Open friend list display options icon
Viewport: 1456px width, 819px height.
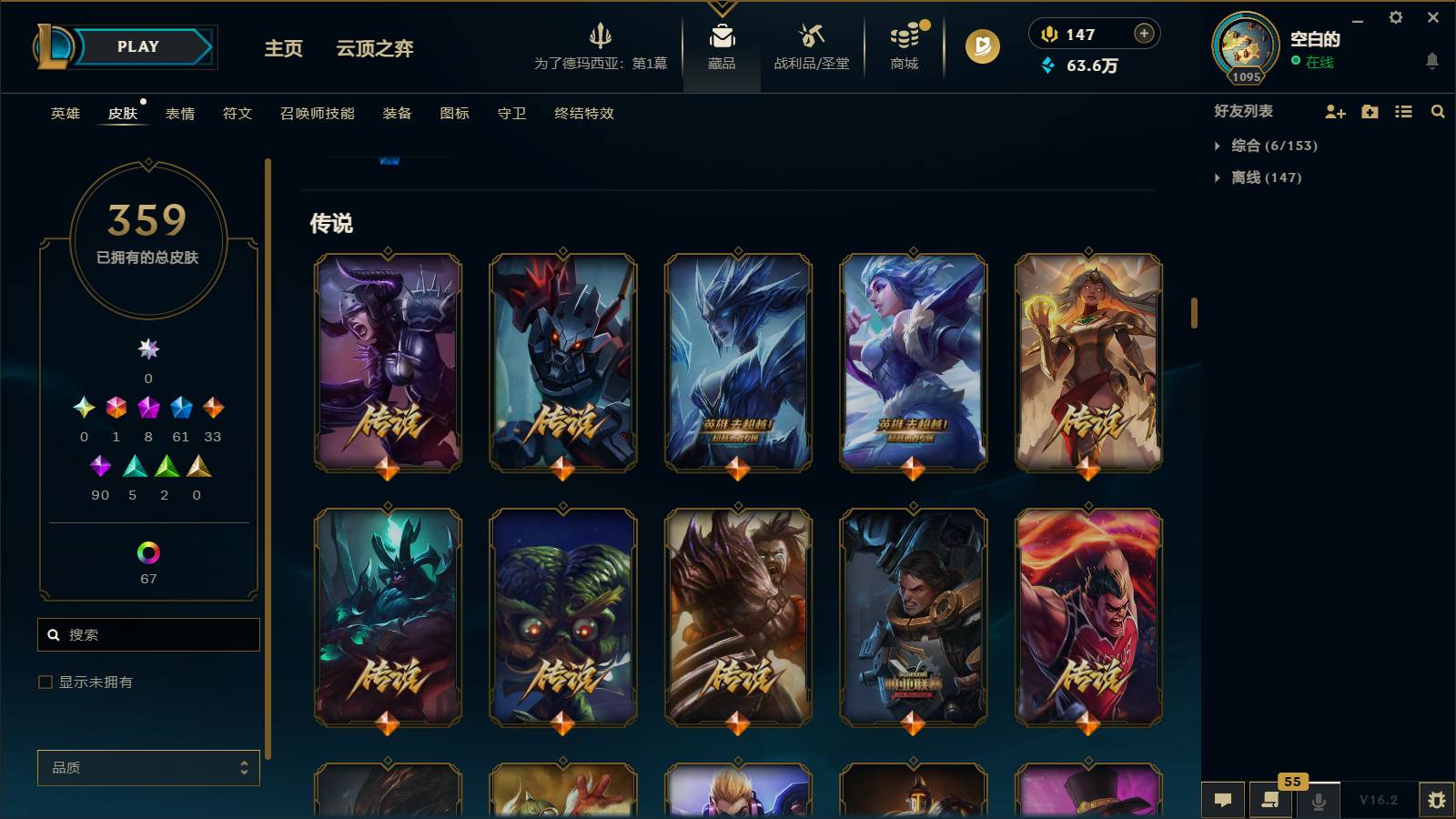[1404, 112]
